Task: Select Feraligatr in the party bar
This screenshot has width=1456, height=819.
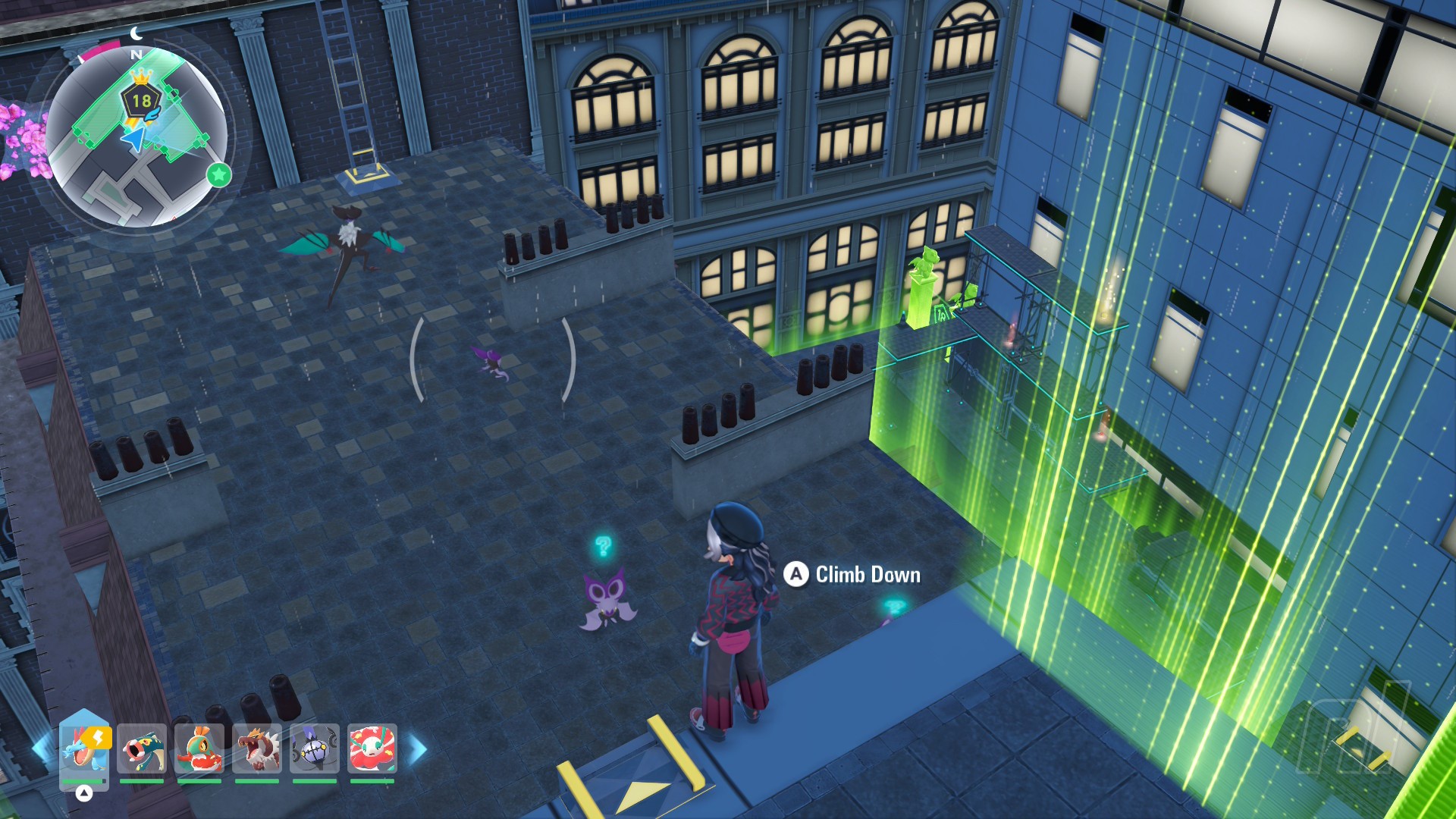Action: point(84,748)
